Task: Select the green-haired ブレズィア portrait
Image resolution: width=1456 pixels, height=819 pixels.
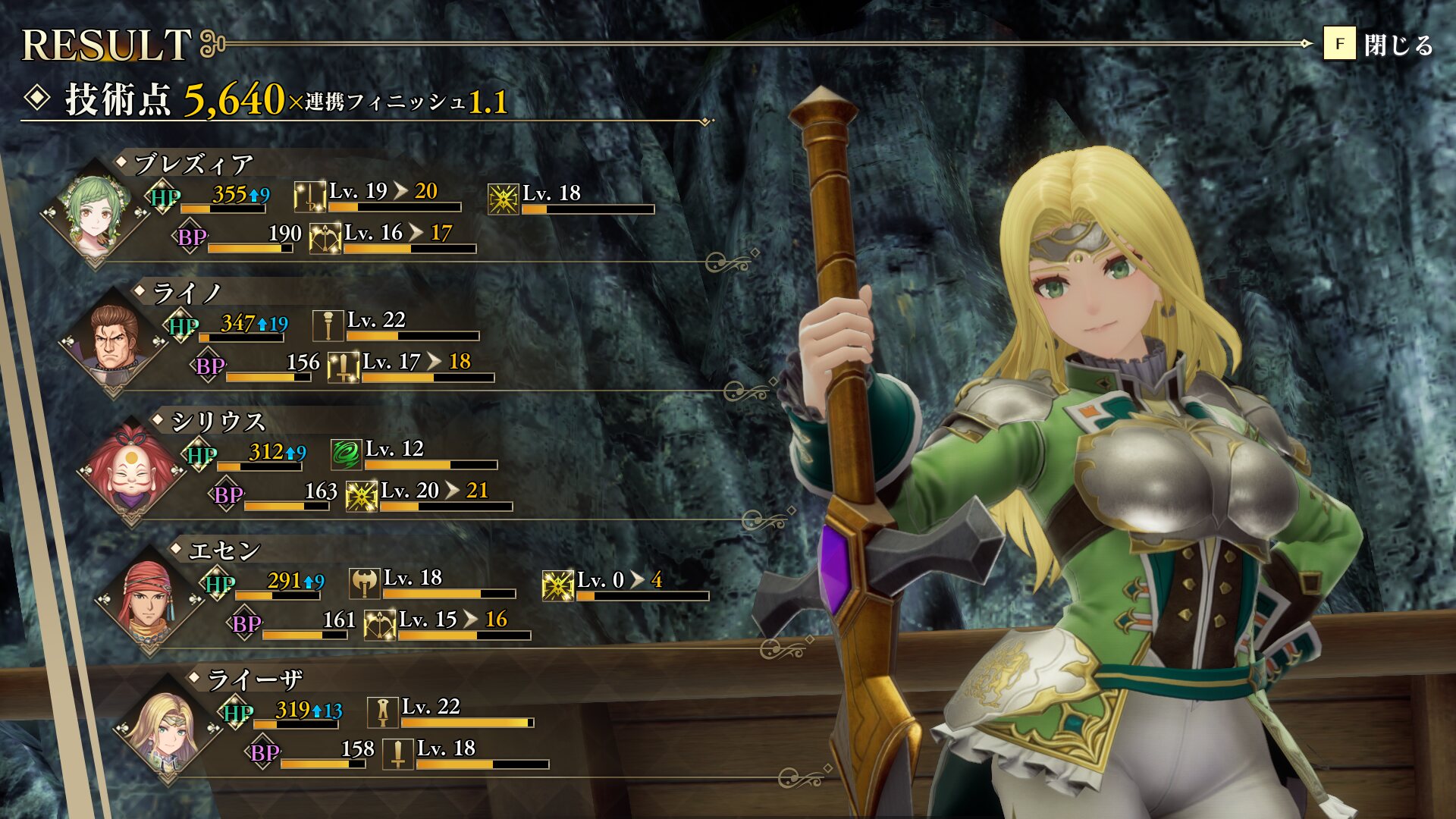Action: click(x=95, y=214)
